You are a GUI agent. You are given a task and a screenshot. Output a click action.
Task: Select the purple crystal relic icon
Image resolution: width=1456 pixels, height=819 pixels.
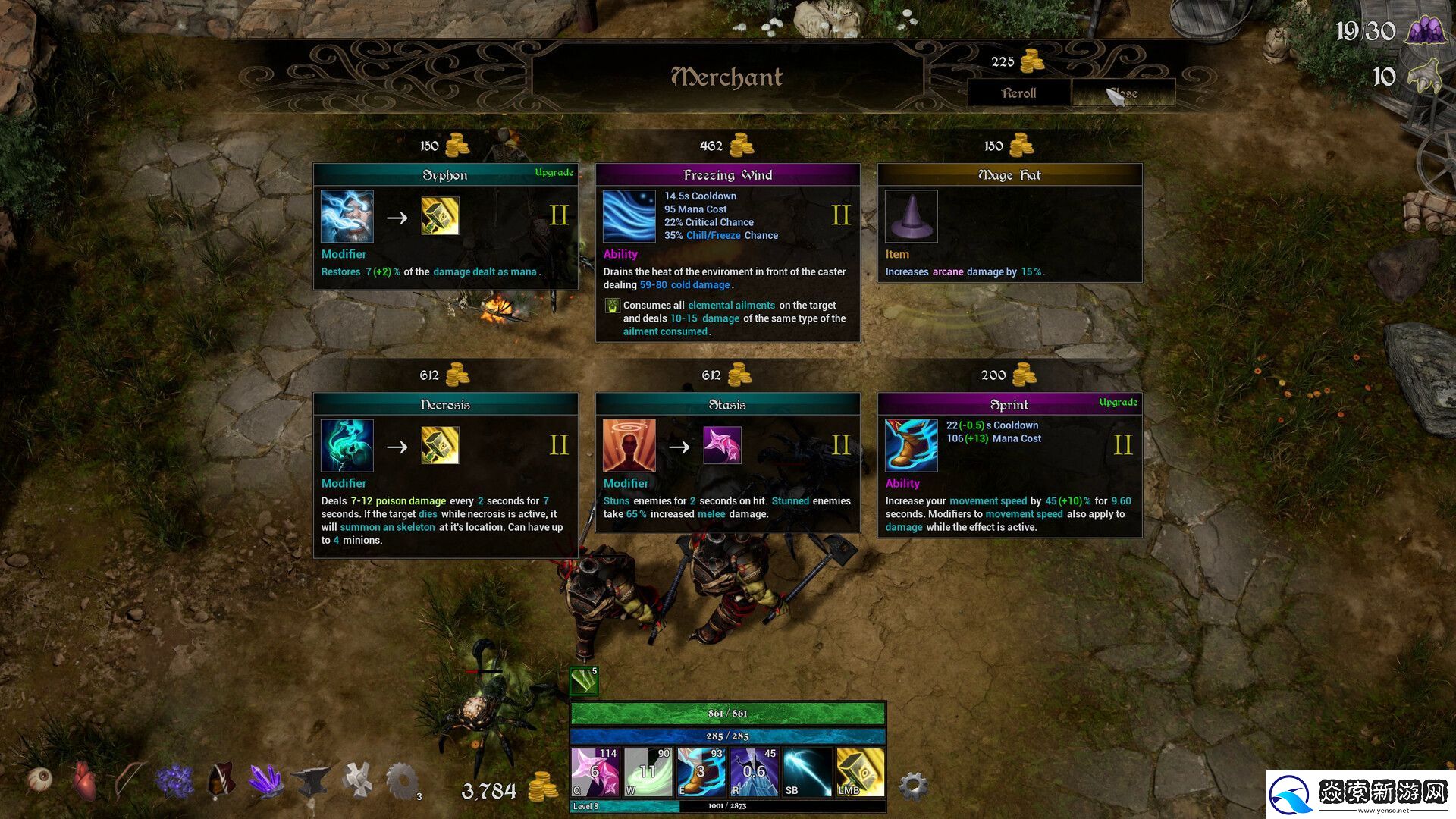coord(265,780)
